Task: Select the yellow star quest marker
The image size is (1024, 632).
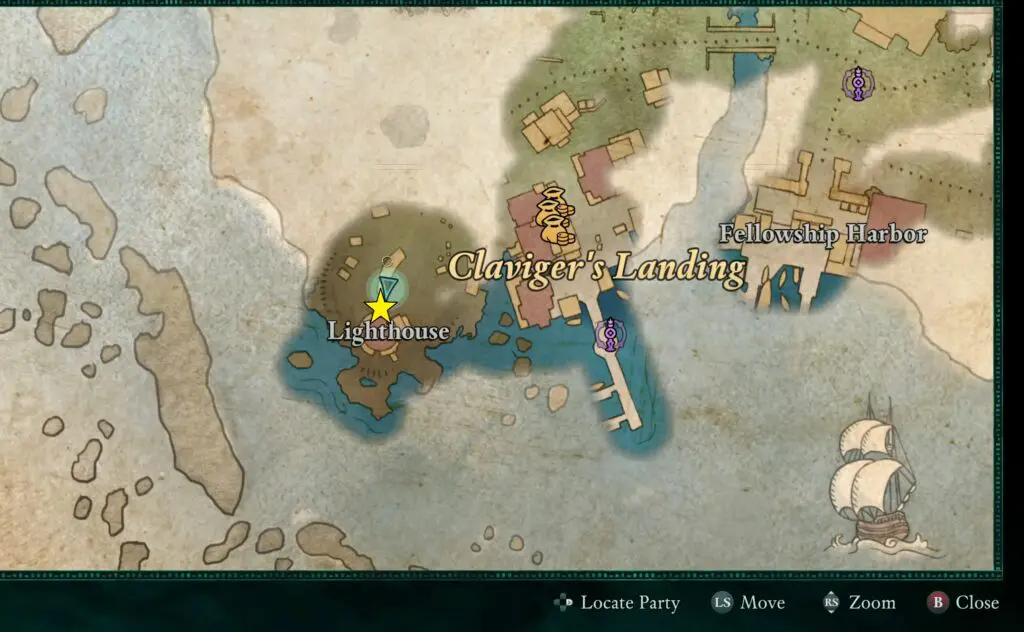Action: (x=380, y=308)
